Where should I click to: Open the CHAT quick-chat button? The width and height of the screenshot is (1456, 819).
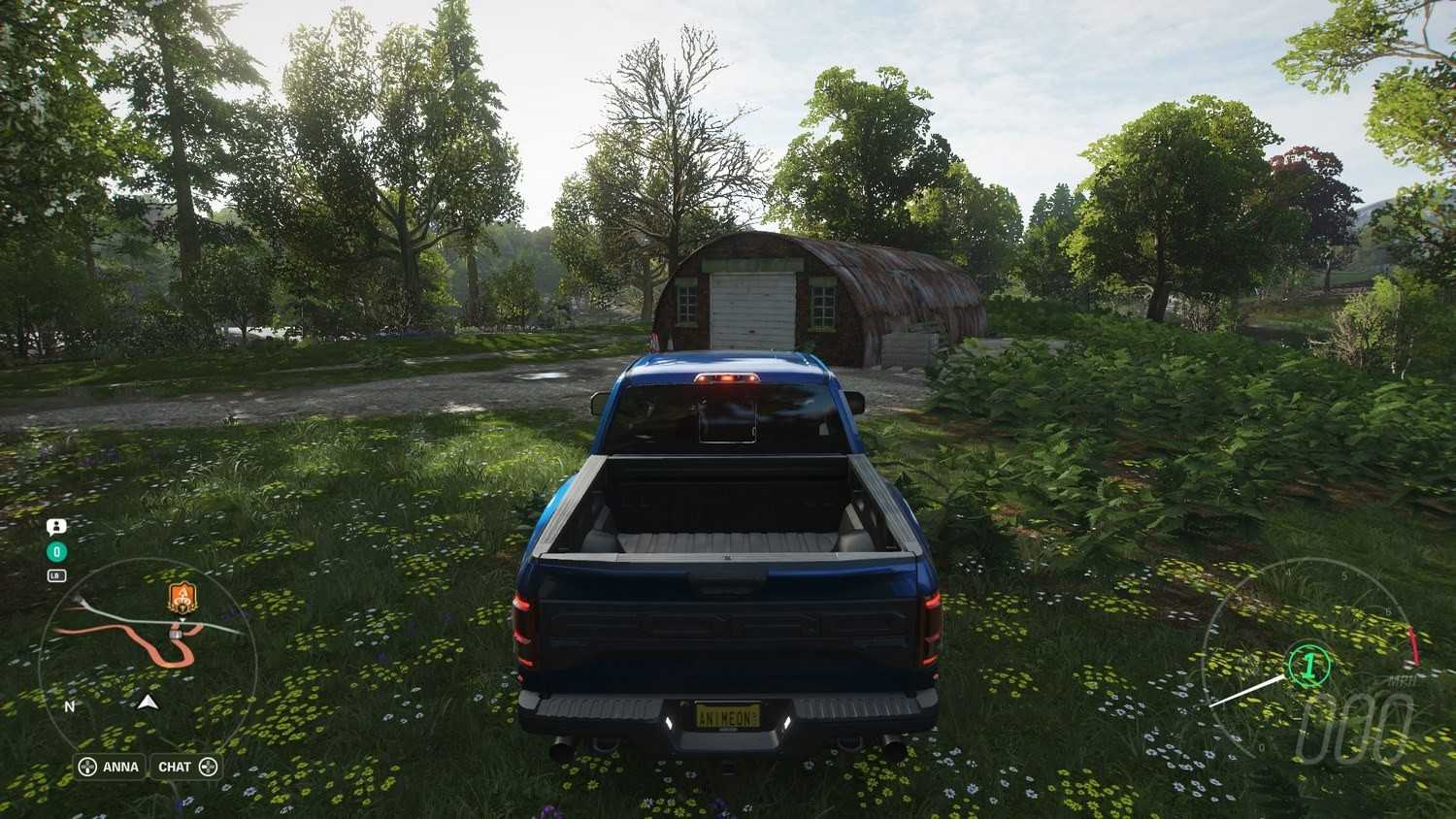187,767
